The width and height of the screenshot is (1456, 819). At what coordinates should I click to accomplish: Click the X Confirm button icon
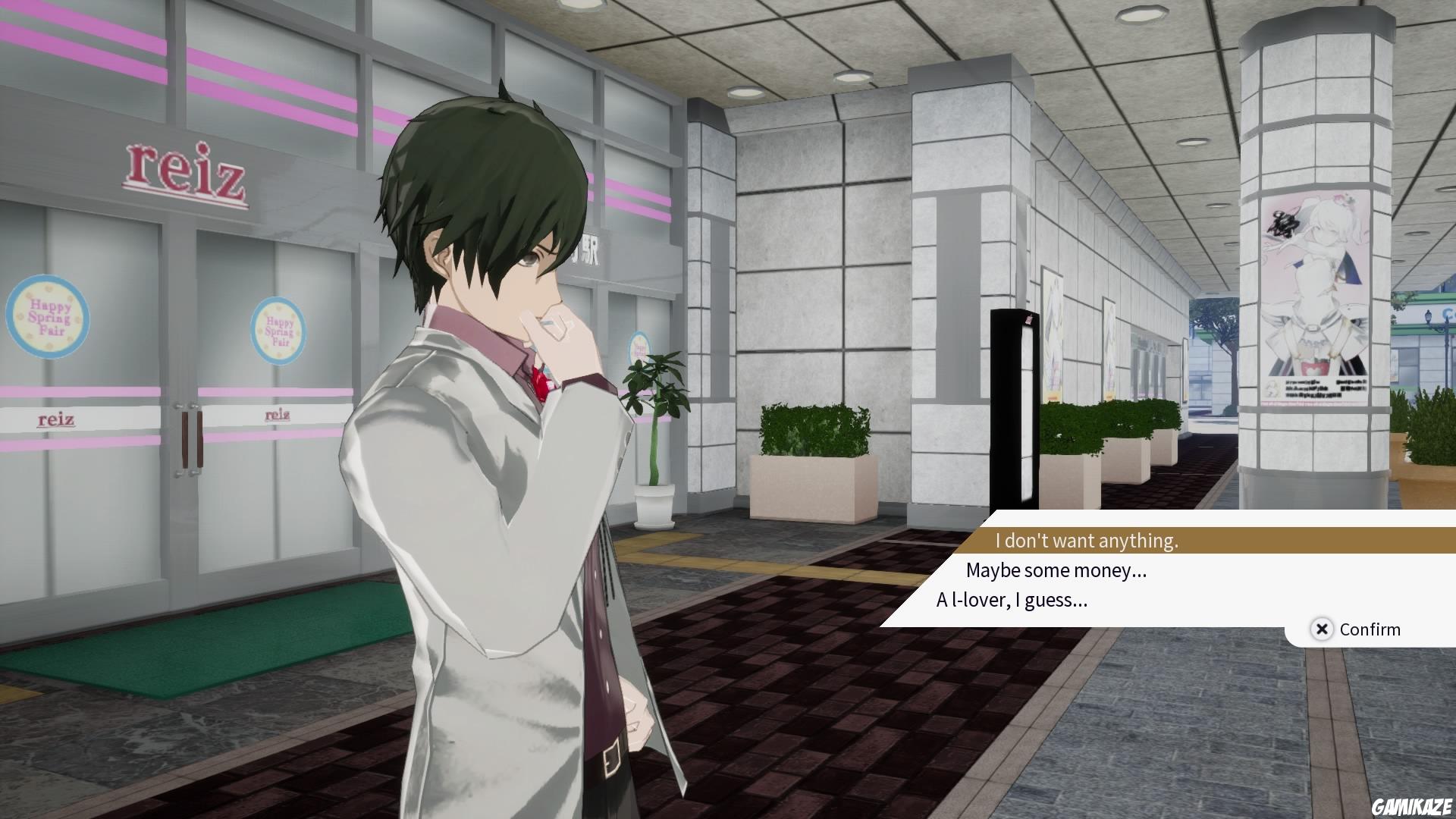point(1321,629)
